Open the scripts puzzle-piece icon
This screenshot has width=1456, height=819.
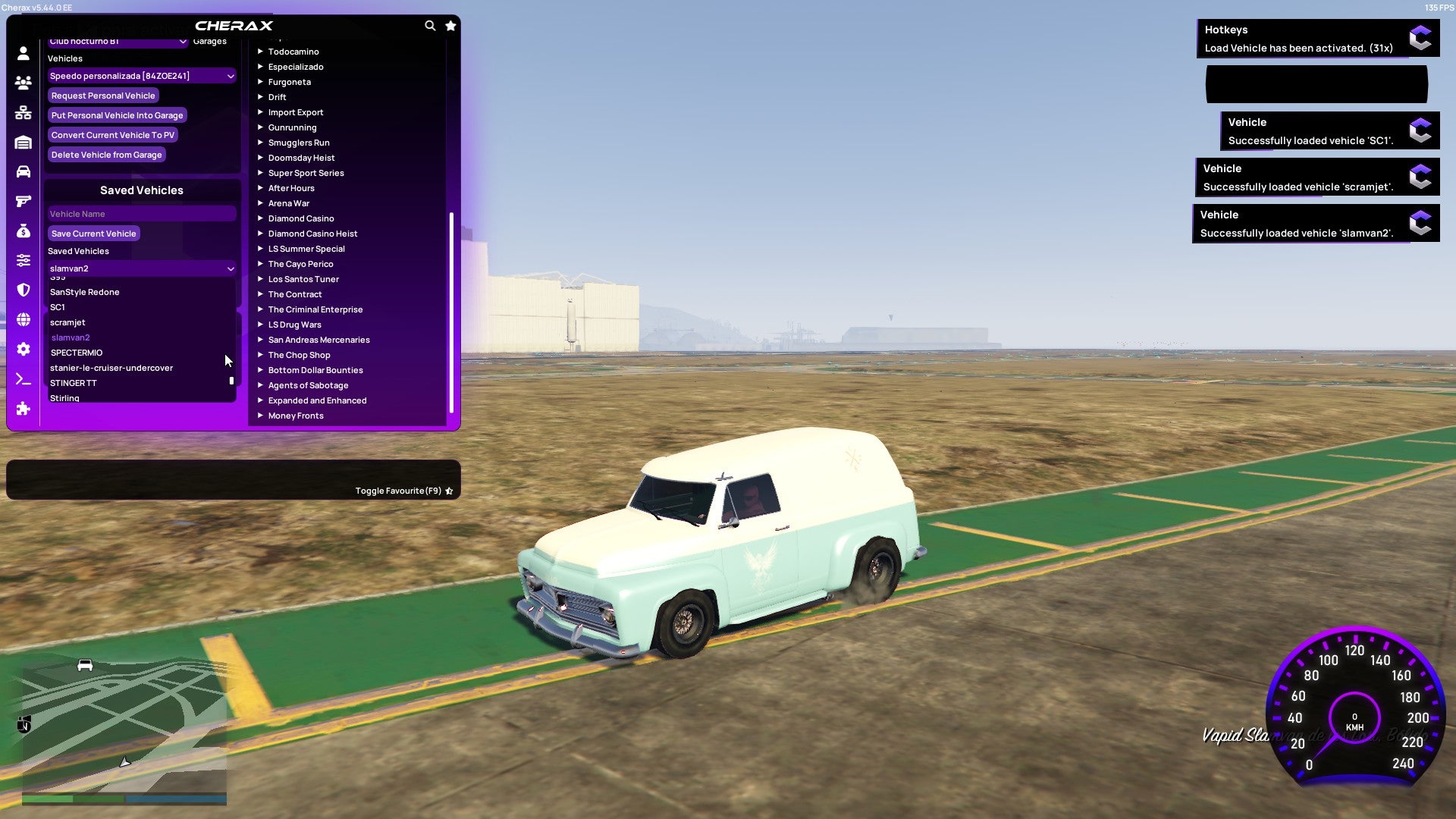coord(23,408)
